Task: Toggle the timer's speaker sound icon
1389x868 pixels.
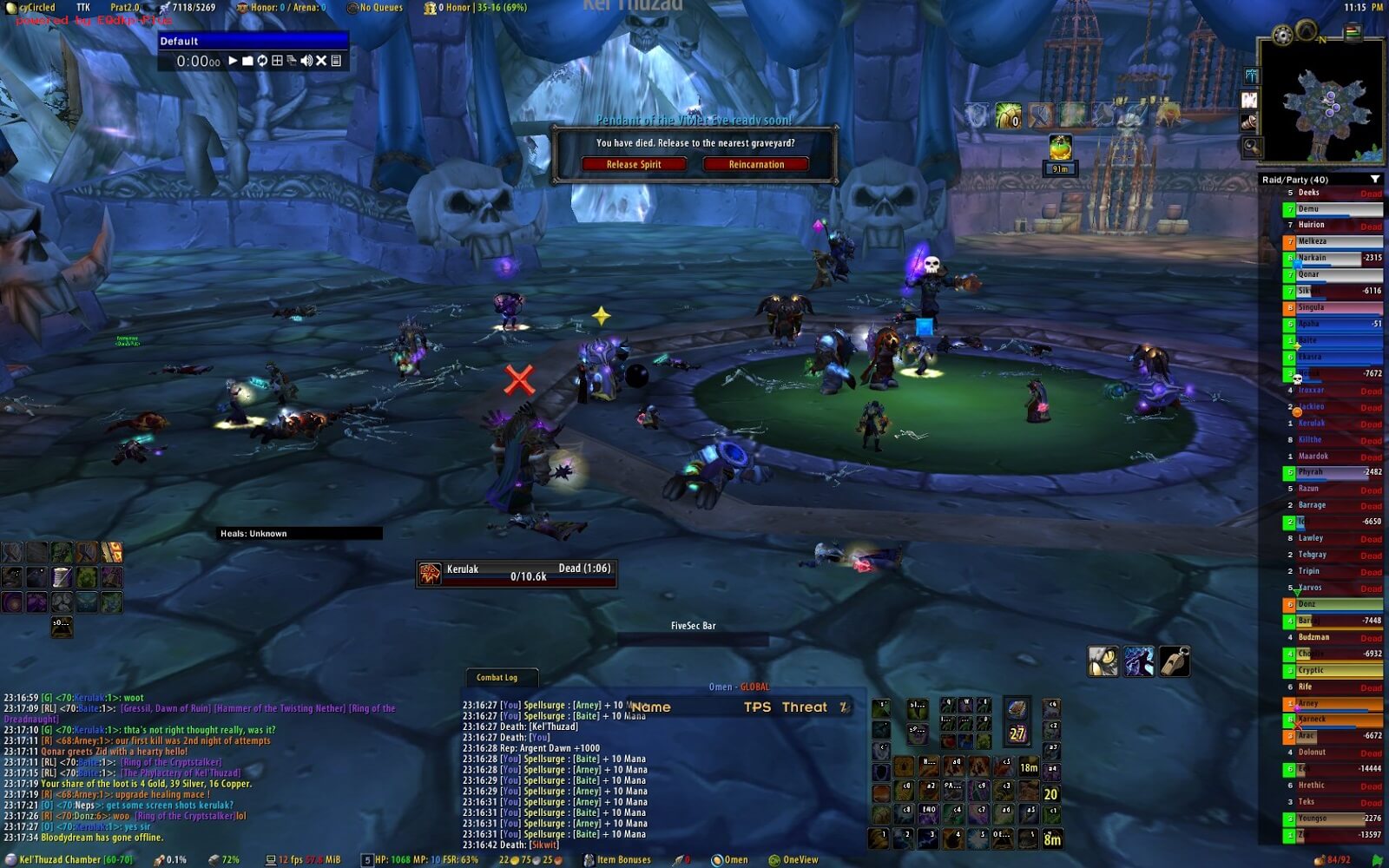Action: pyautogui.click(x=306, y=61)
